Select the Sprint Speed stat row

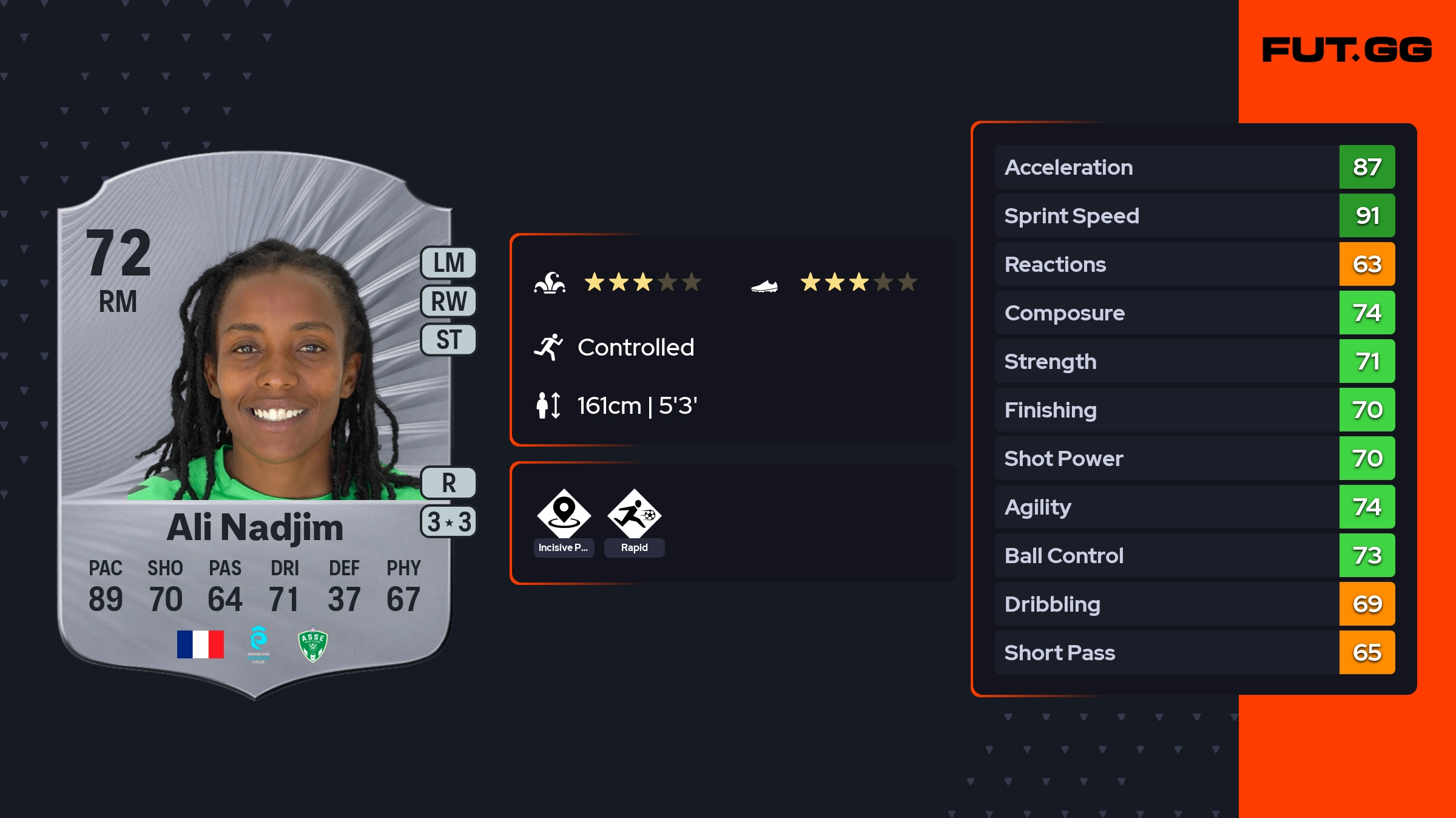click(x=1194, y=215)
